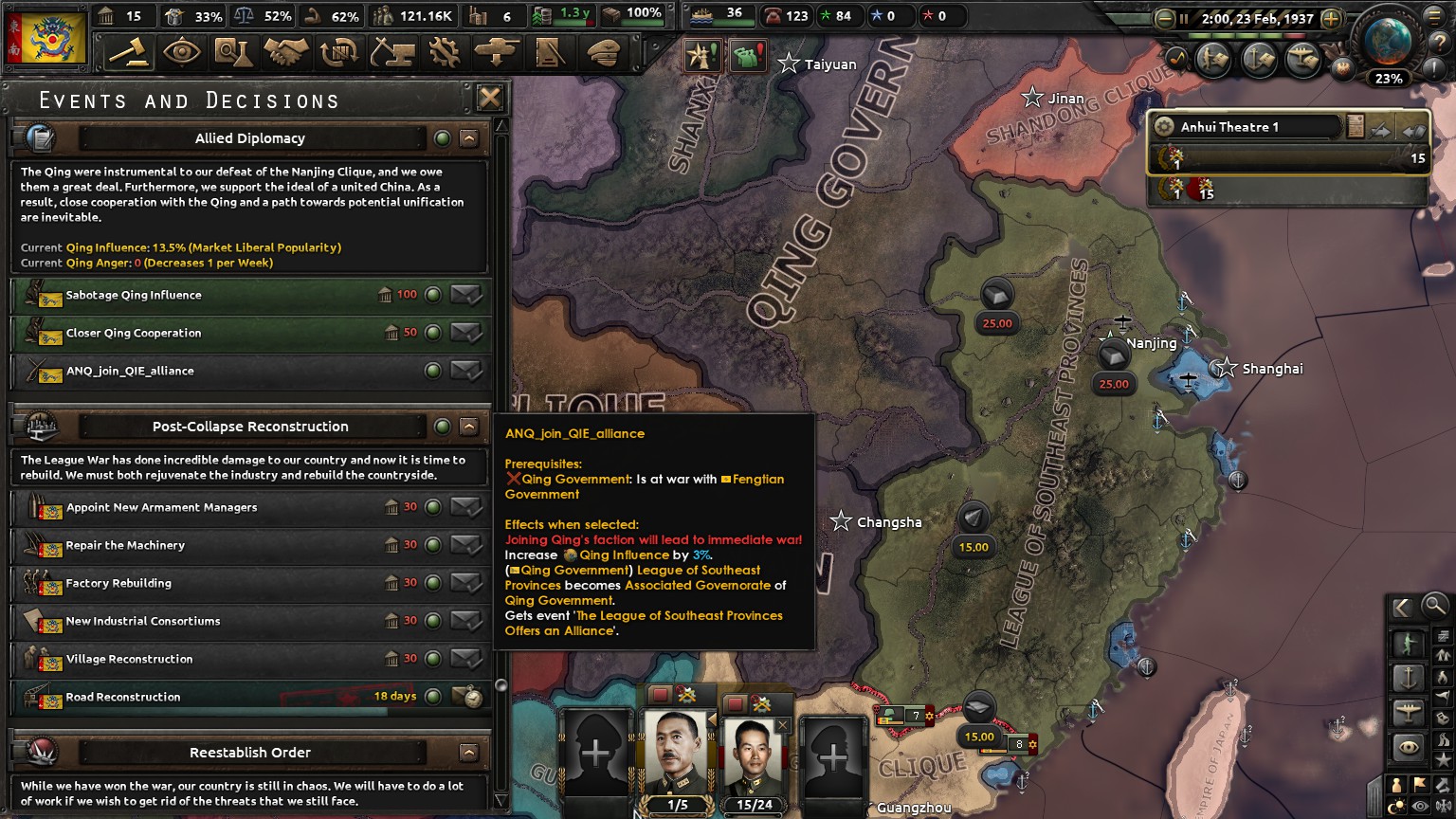
Task: Unpause the game with the pause button
Action: pyautogui.click(x=1184, y=18)
